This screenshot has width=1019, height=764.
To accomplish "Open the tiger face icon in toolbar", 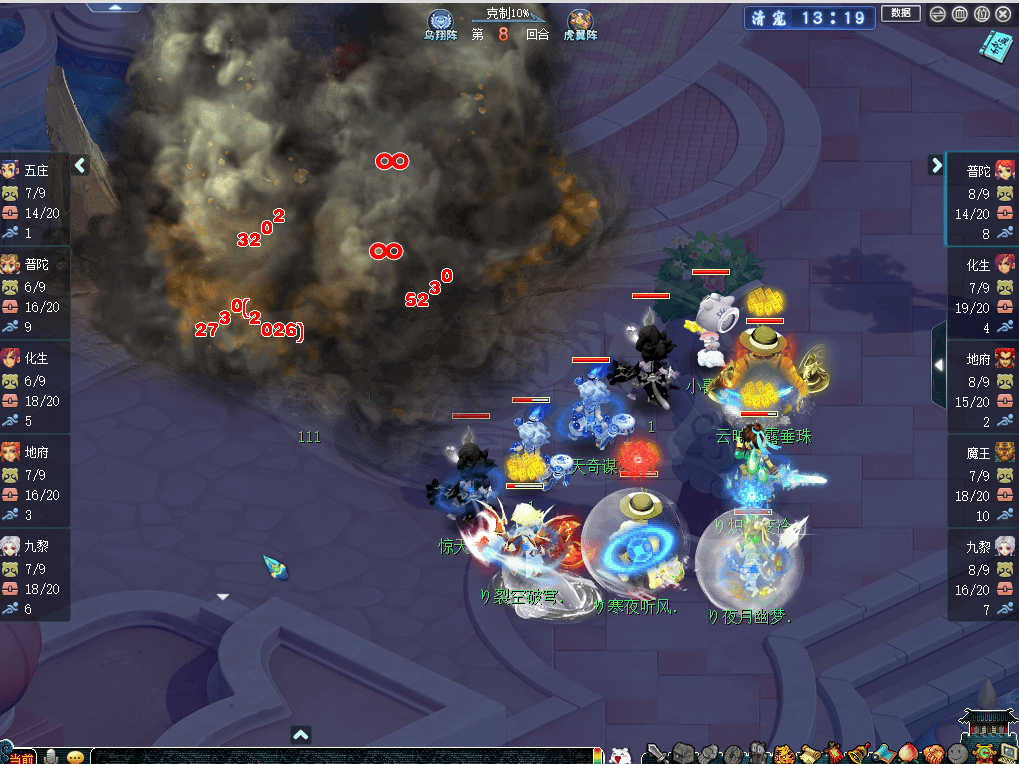I will click(783, 753).
